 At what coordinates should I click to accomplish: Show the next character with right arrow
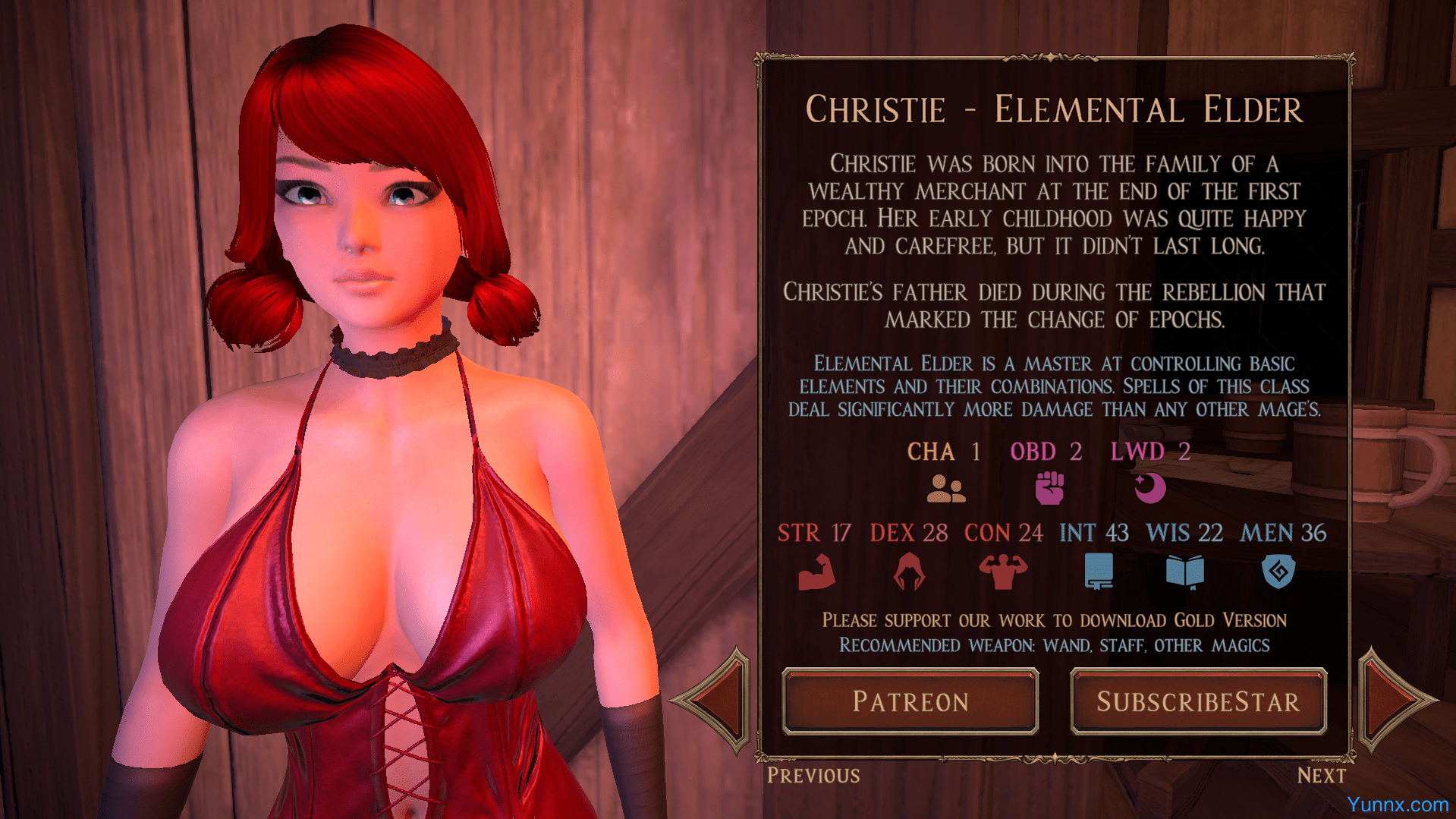(1393, 700)
